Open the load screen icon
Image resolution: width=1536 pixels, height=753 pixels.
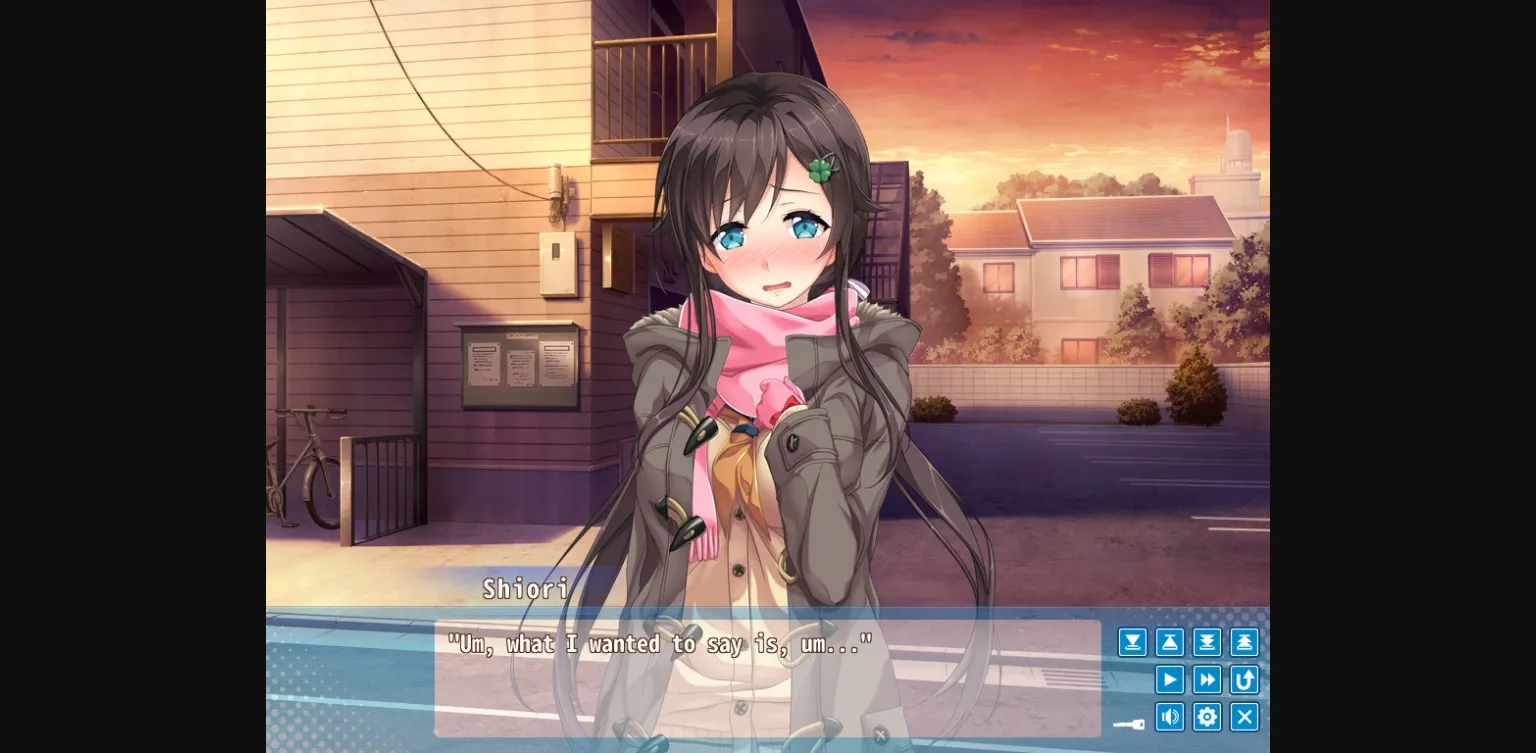(1169, 642)
